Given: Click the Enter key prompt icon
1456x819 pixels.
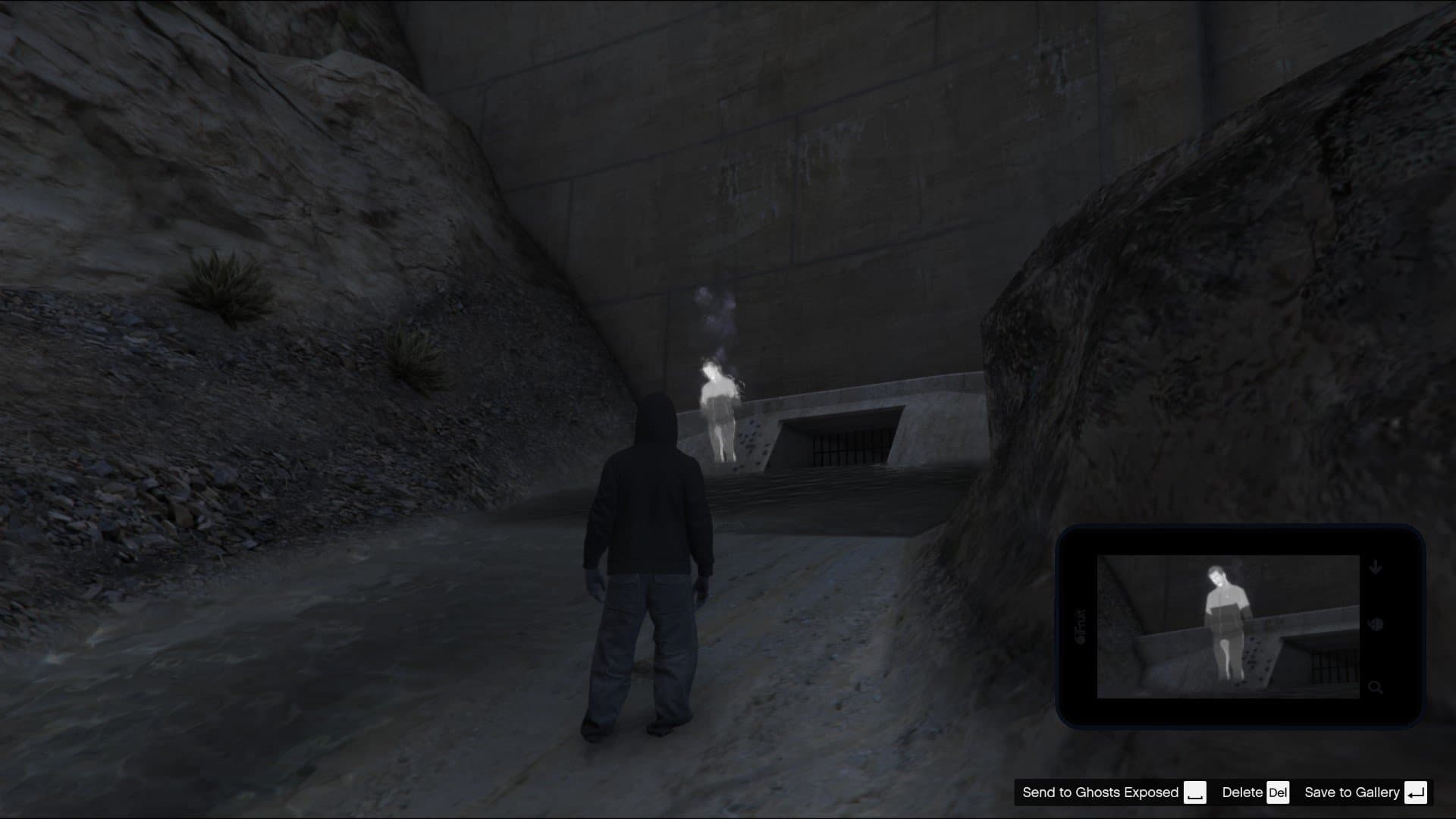Looking at the screenshot, I should [1417, 792].
